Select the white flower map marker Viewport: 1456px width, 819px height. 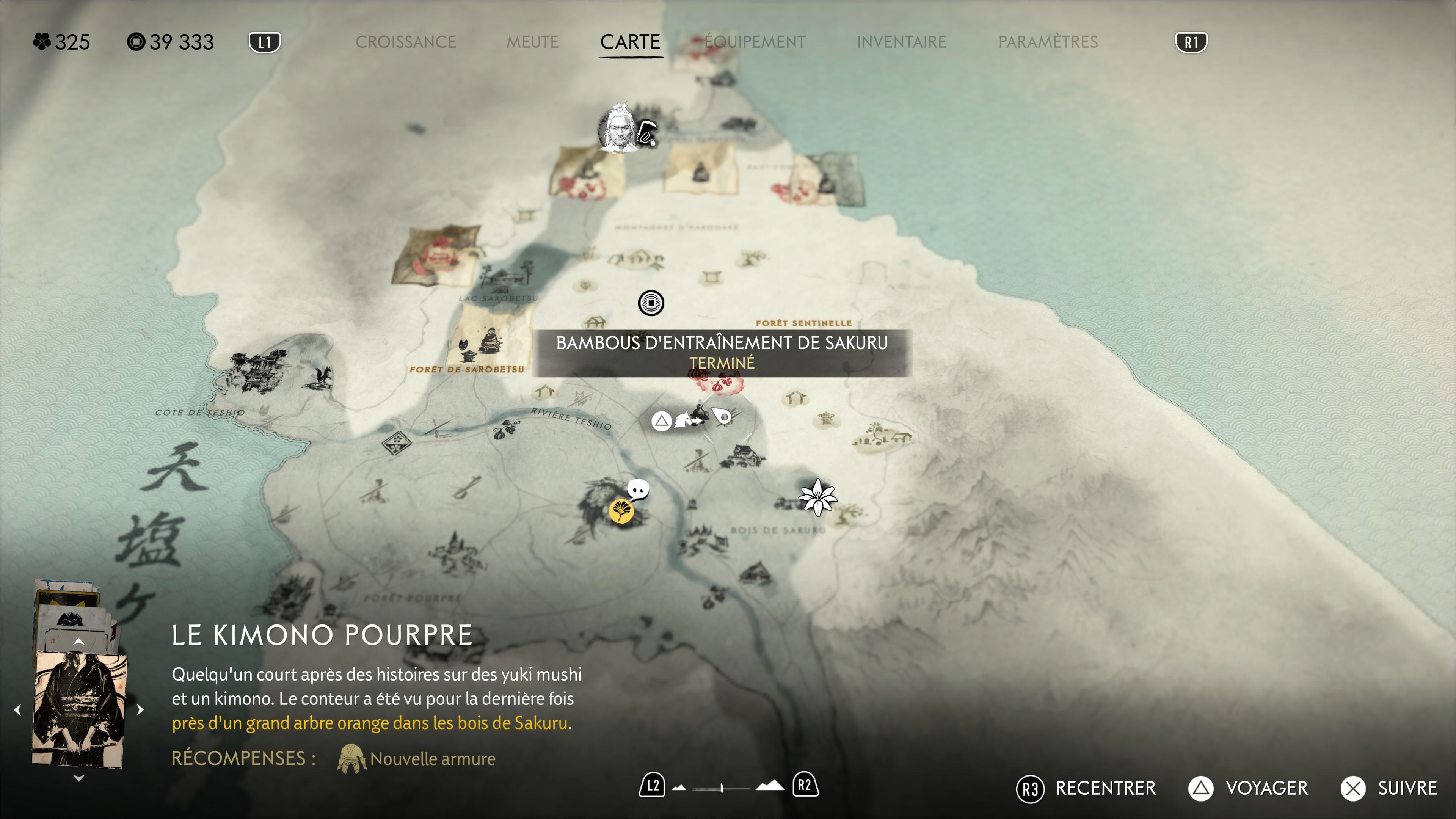[x=817, y=497]
